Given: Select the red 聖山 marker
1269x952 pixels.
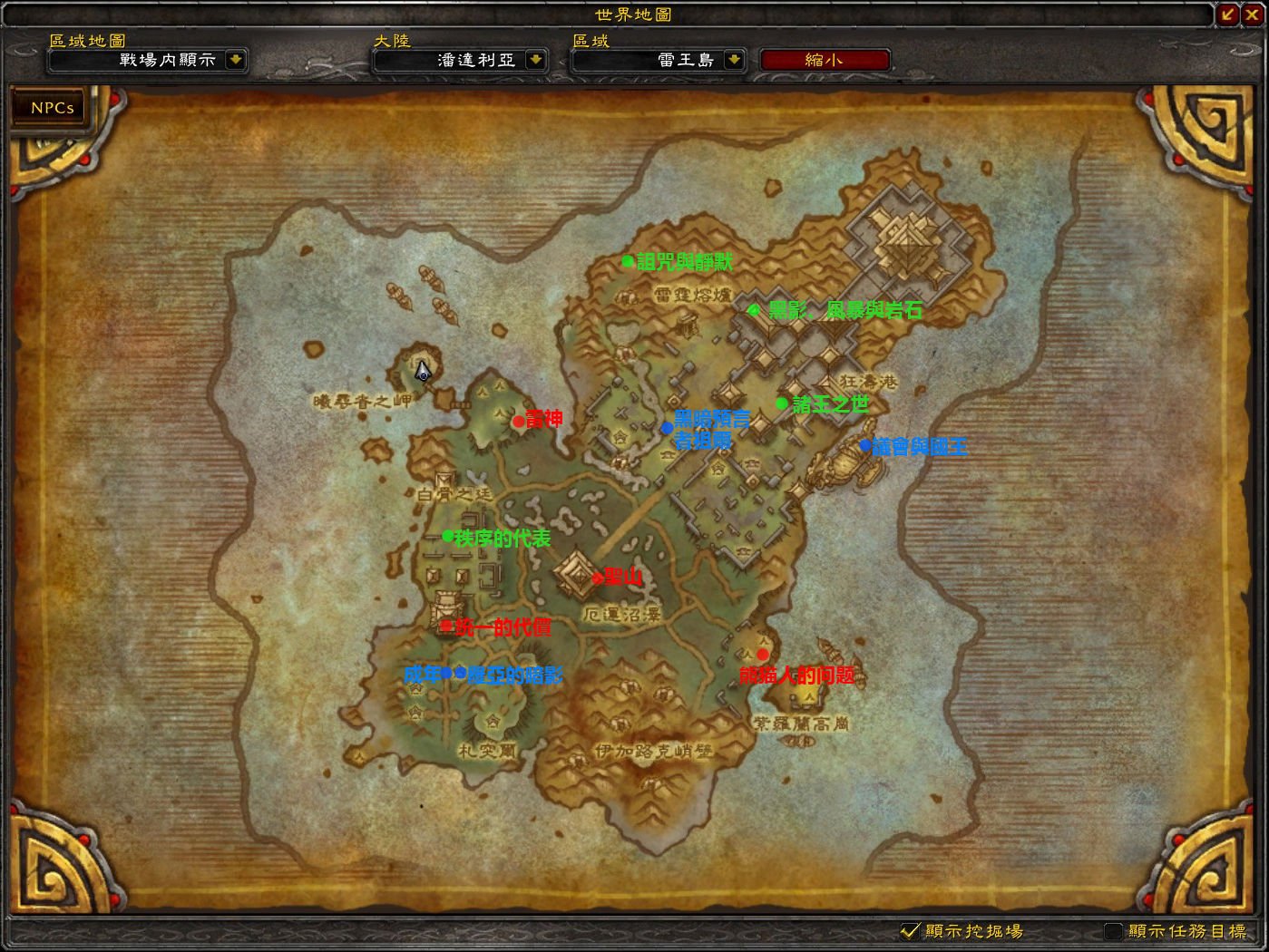Looking at the screenshot, I should (x=597, y=578).
